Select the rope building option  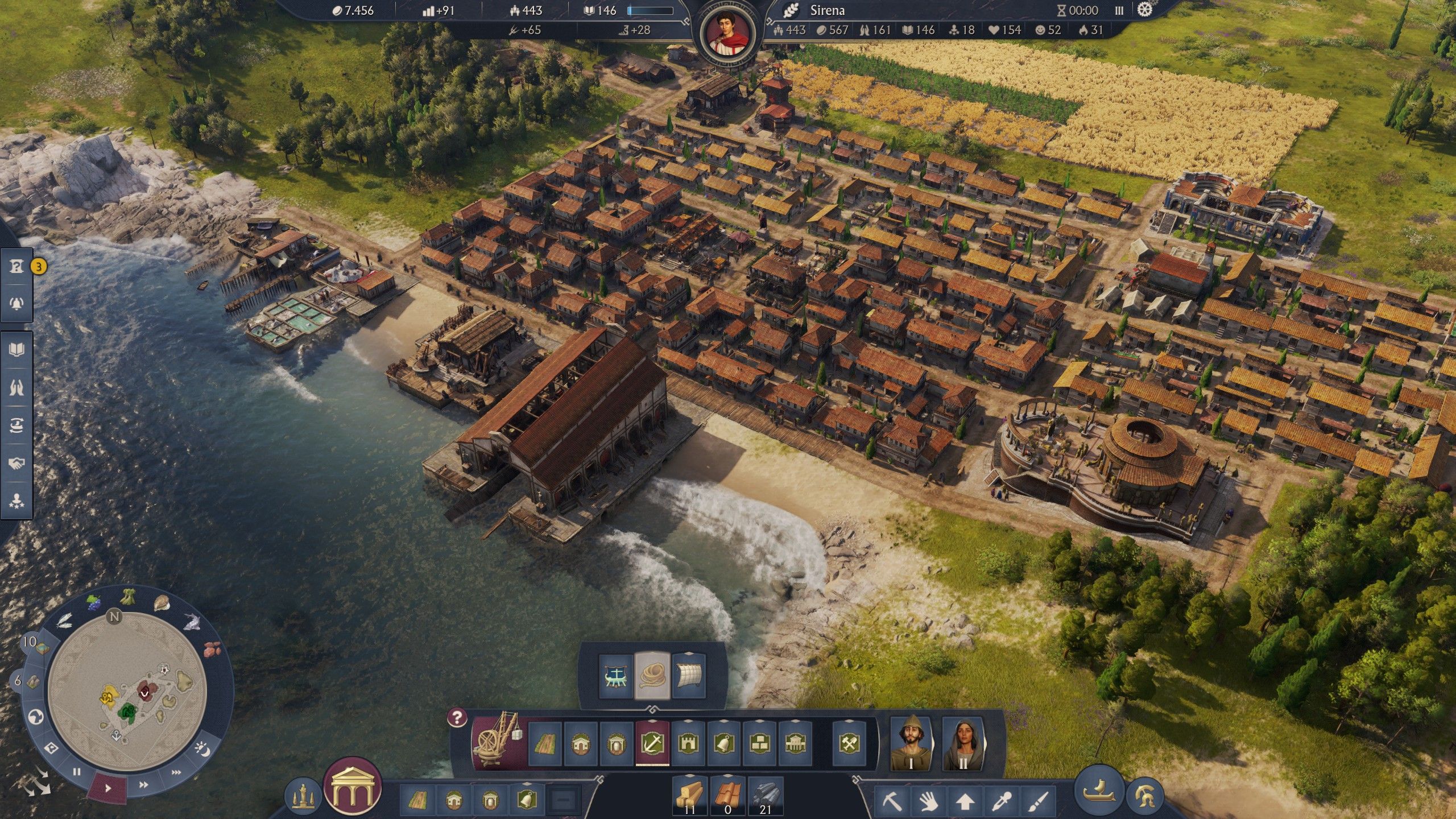point(652,676)
